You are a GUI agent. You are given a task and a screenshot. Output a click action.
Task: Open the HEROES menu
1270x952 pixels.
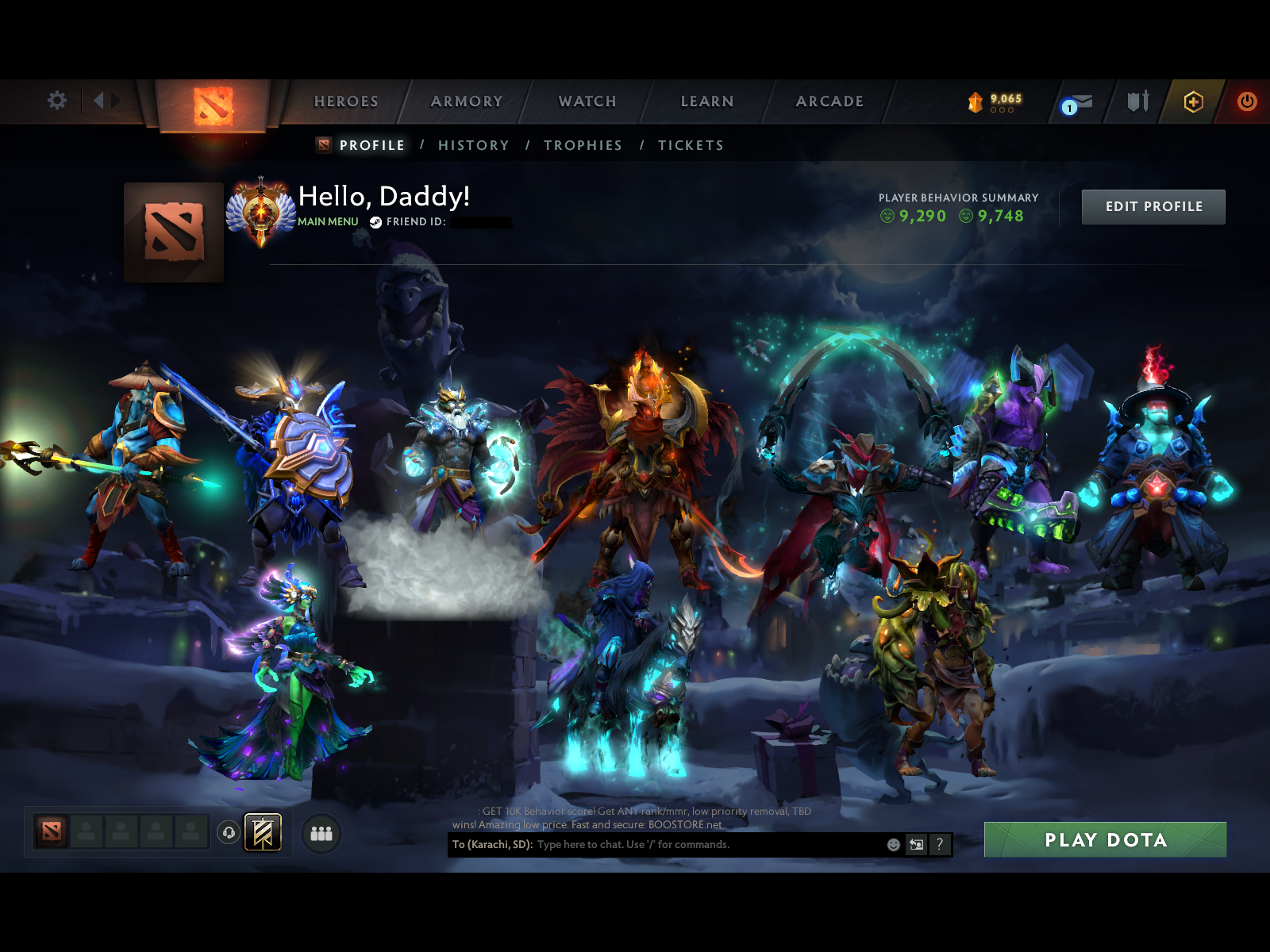pyautogui.click(x=346, y=102)
